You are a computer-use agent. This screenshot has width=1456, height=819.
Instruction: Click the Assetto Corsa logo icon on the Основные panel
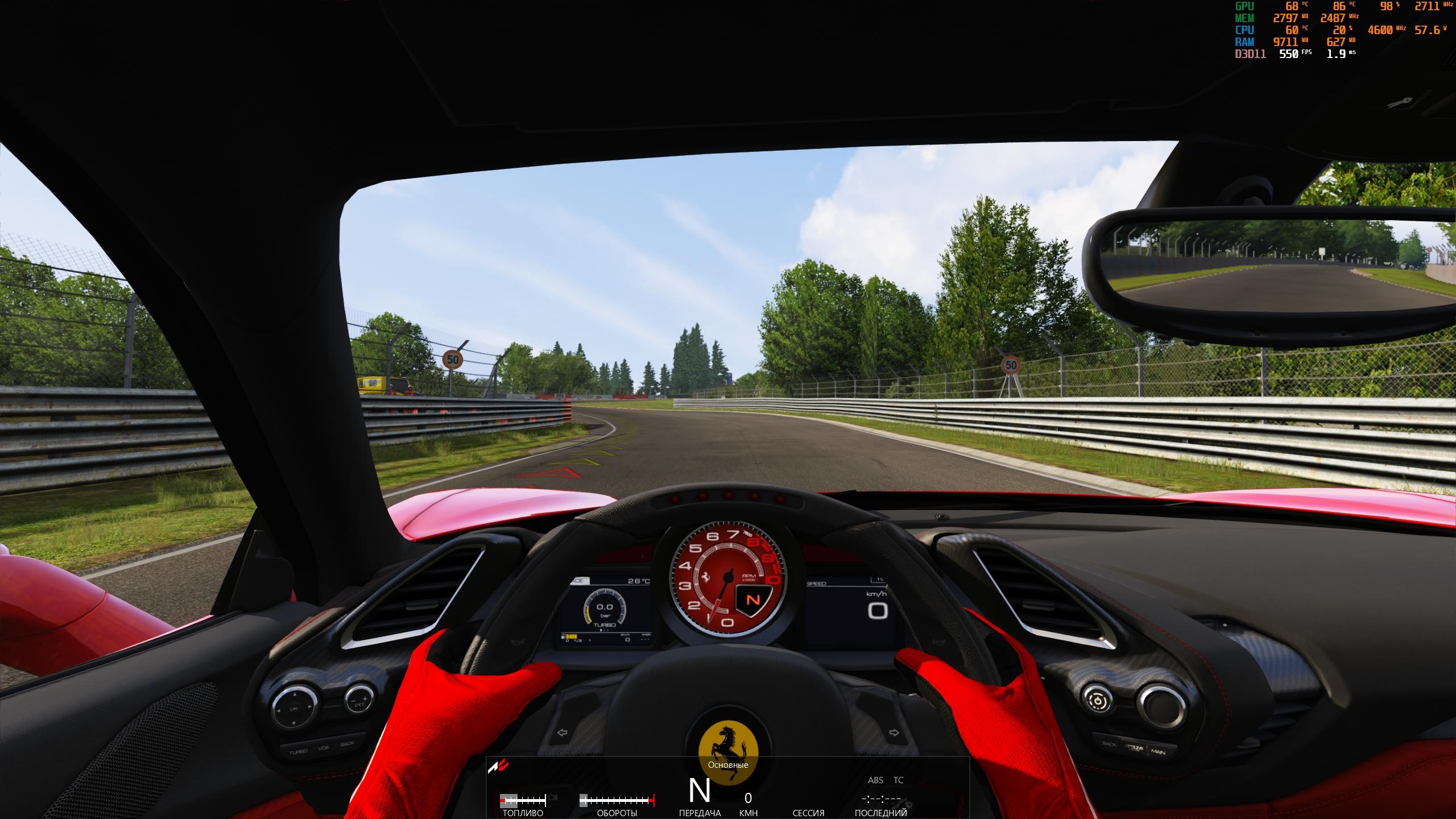click(x=498, y=767)
